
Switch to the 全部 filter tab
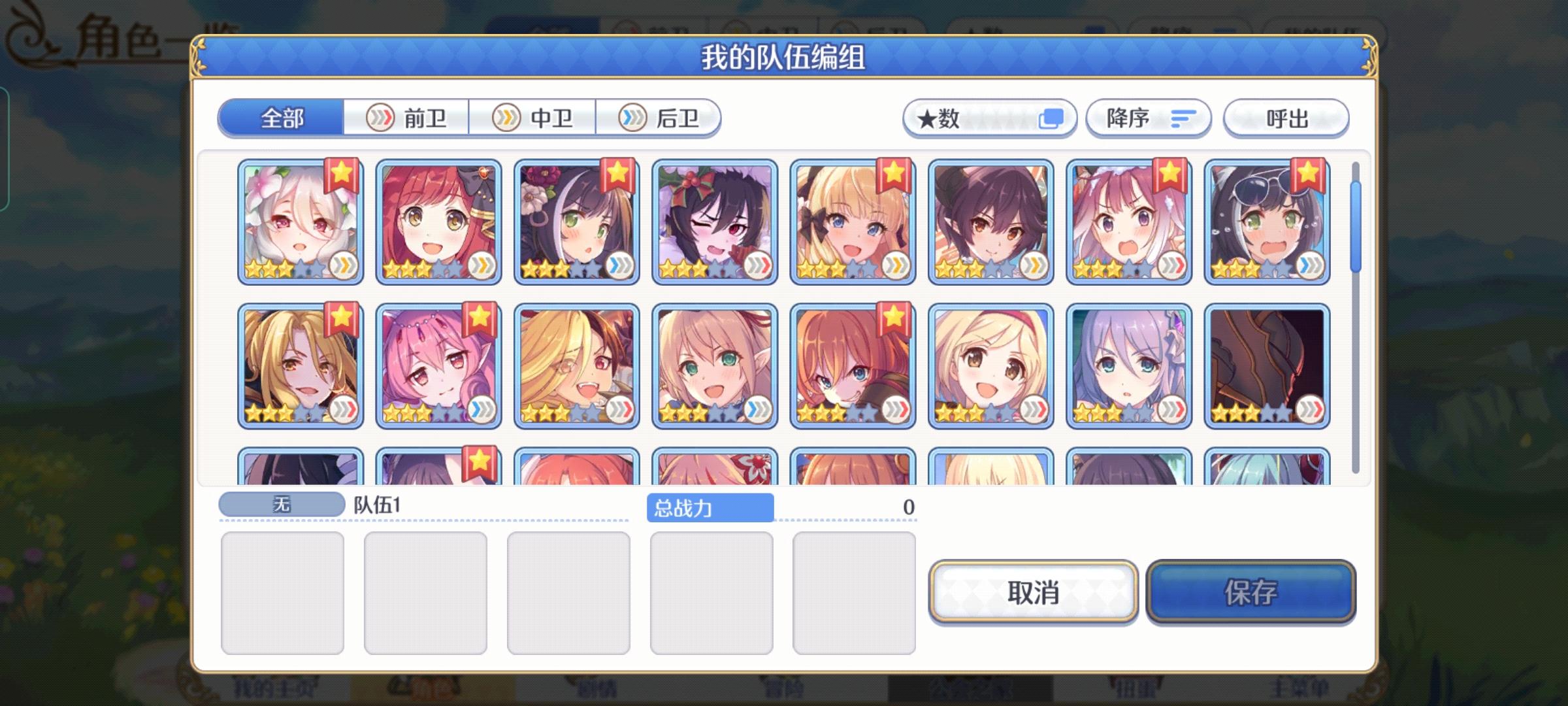pos(282,118)
